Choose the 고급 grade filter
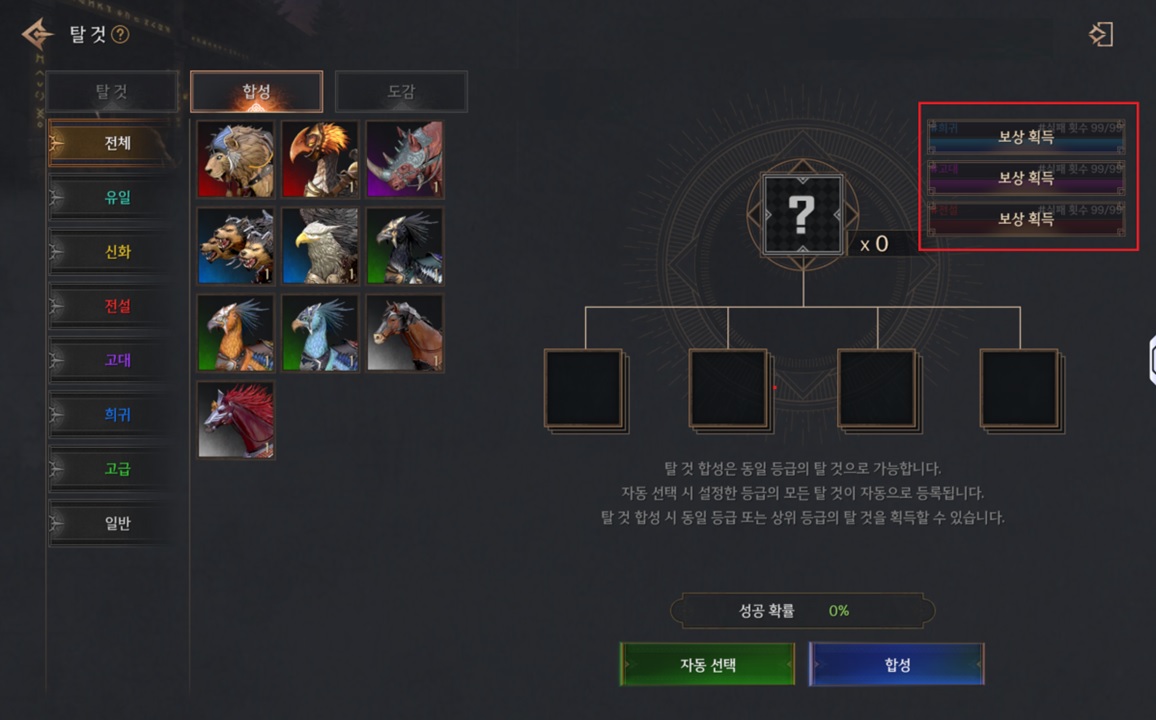 117,468
